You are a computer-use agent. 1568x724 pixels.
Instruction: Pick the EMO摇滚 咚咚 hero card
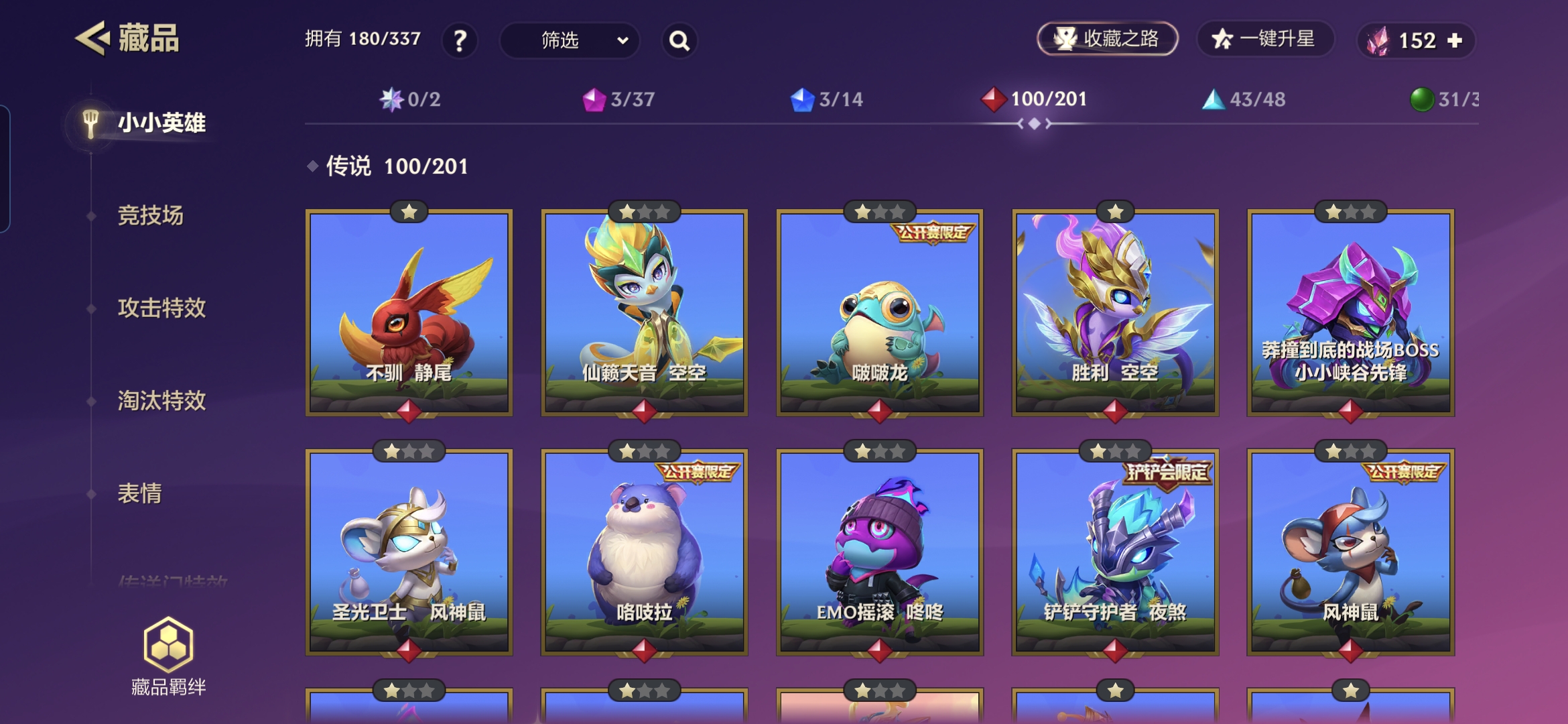[x=879, y=552]
